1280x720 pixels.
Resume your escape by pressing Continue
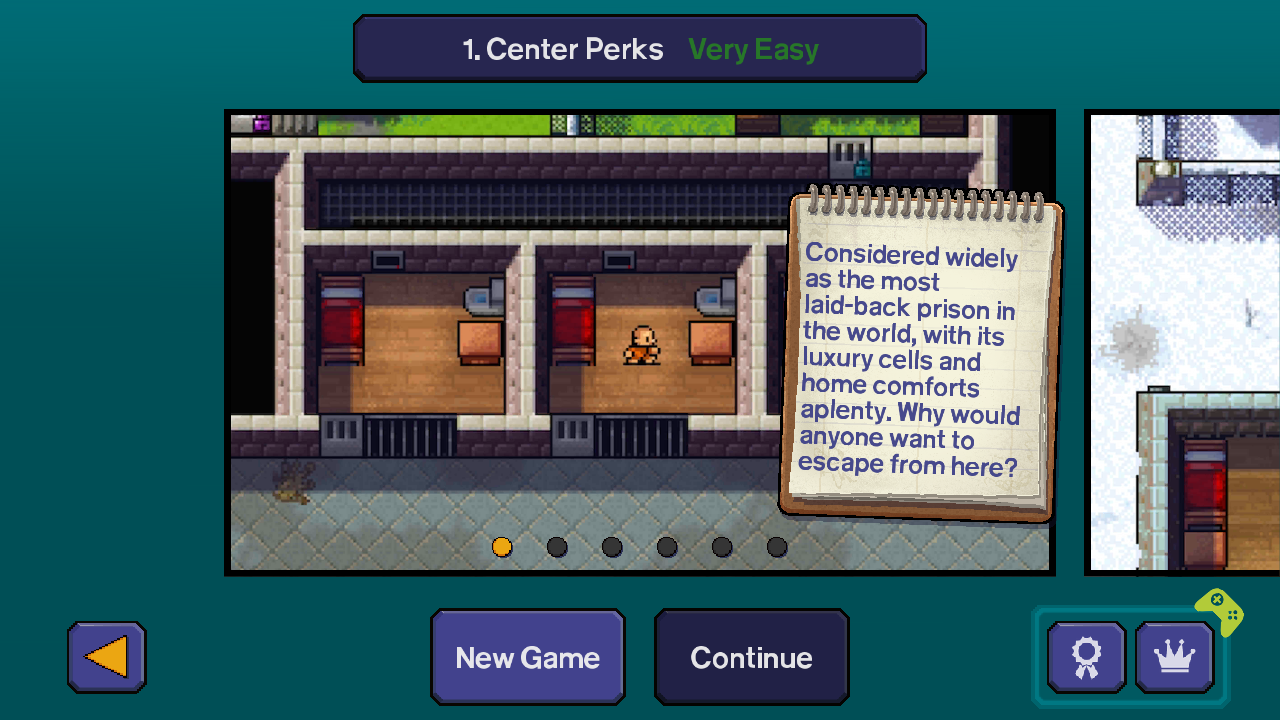pos(751,657)
